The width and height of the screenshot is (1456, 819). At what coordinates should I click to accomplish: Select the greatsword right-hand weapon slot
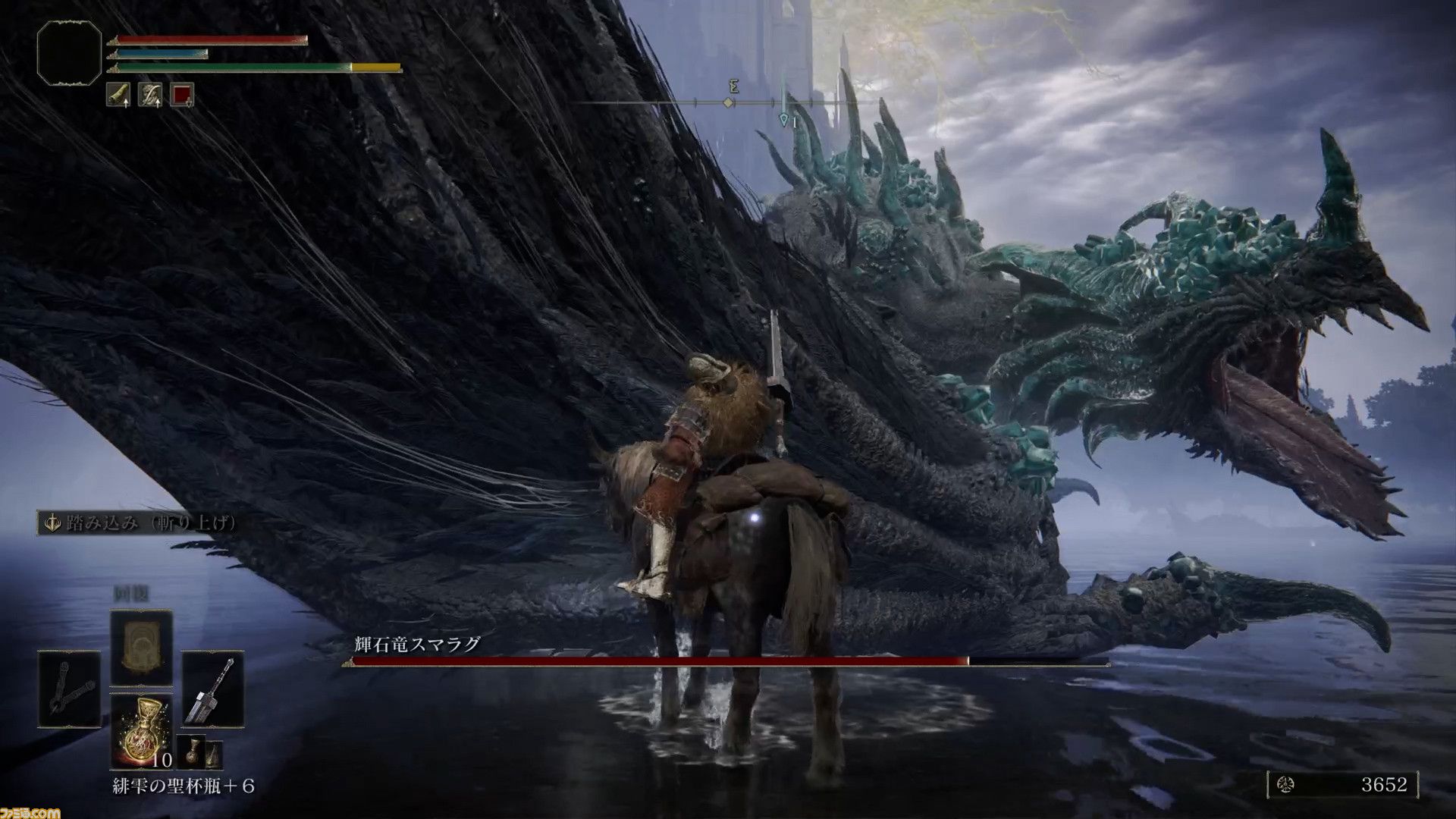click(212, 689)
